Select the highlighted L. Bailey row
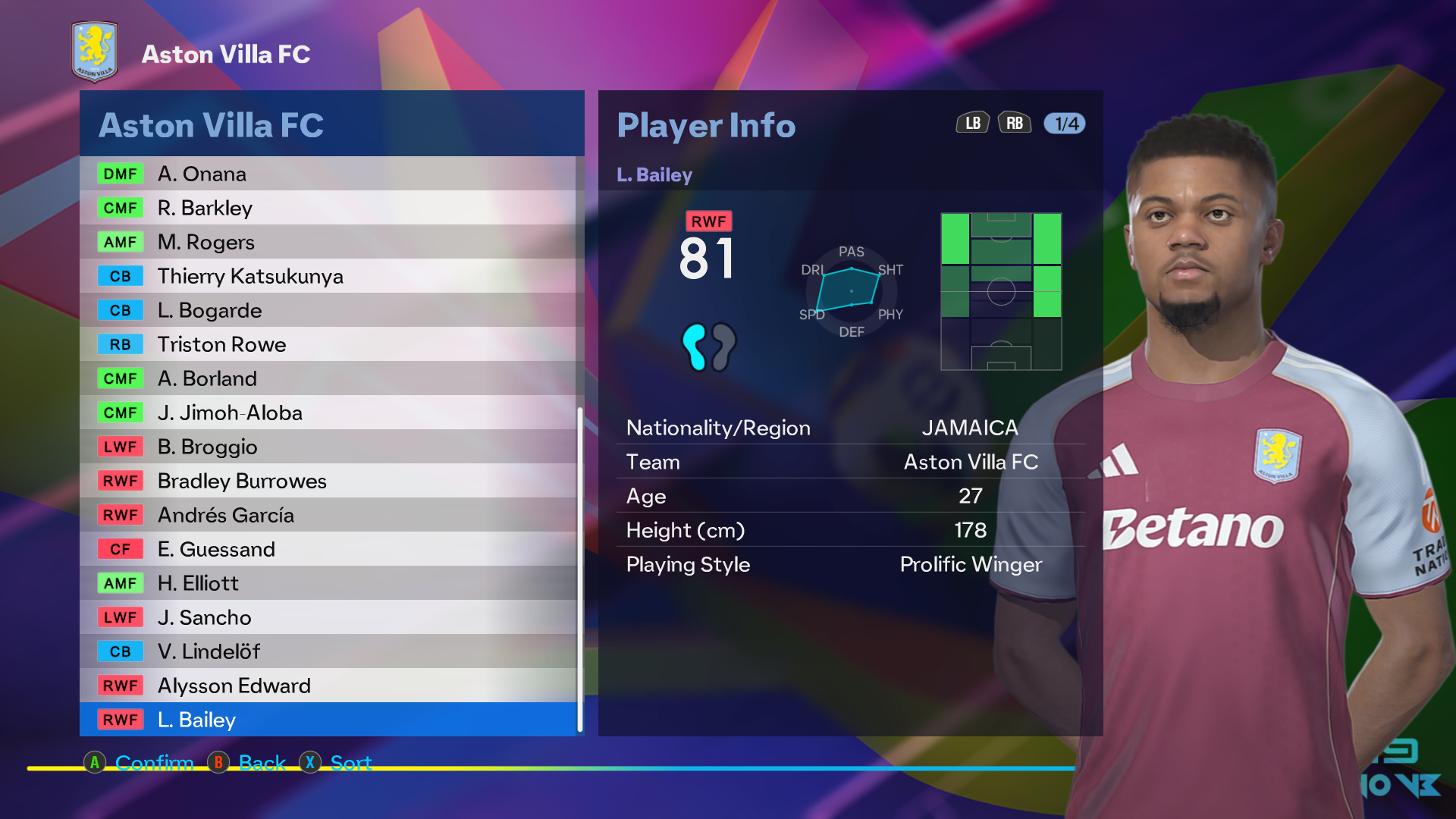1456x819 pixels. (x=328, y=720)
